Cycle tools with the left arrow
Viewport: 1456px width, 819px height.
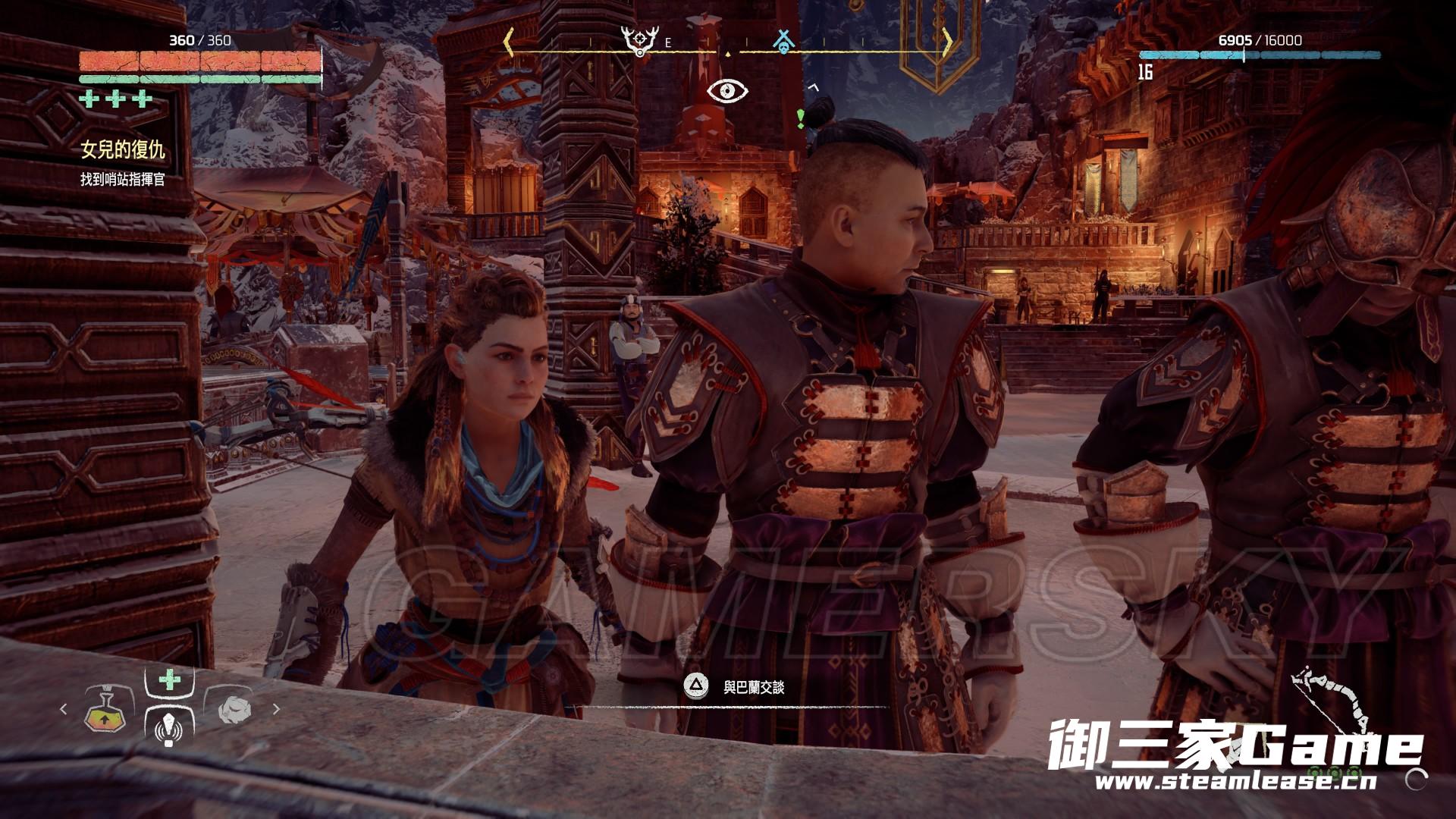click(x=64, y=710)
